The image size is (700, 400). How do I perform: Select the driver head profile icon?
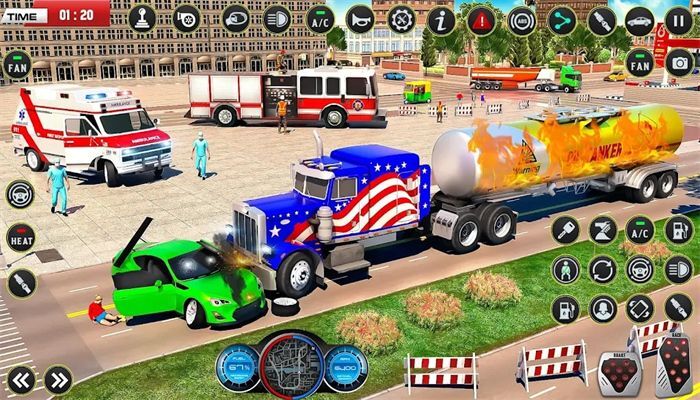coord(602,309)
